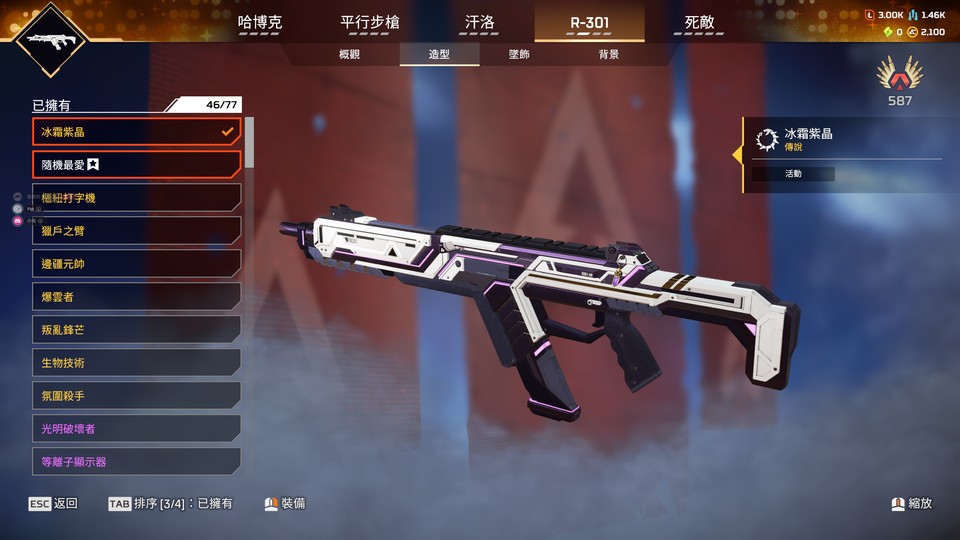
Task: Switch to the 死敵 weapon tab
Action: click(x=700, y=22)
